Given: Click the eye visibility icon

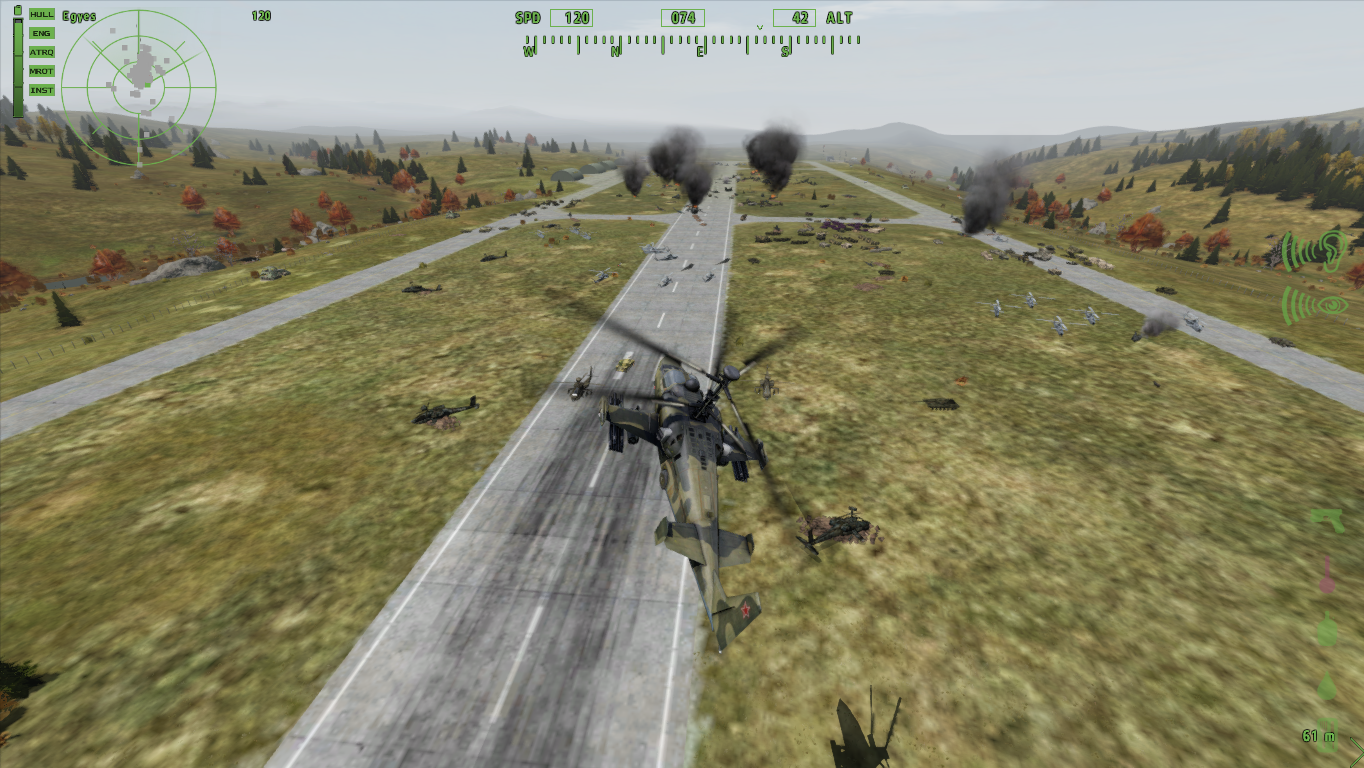Looking at the screenshot, I should [x=1315, y=304].
